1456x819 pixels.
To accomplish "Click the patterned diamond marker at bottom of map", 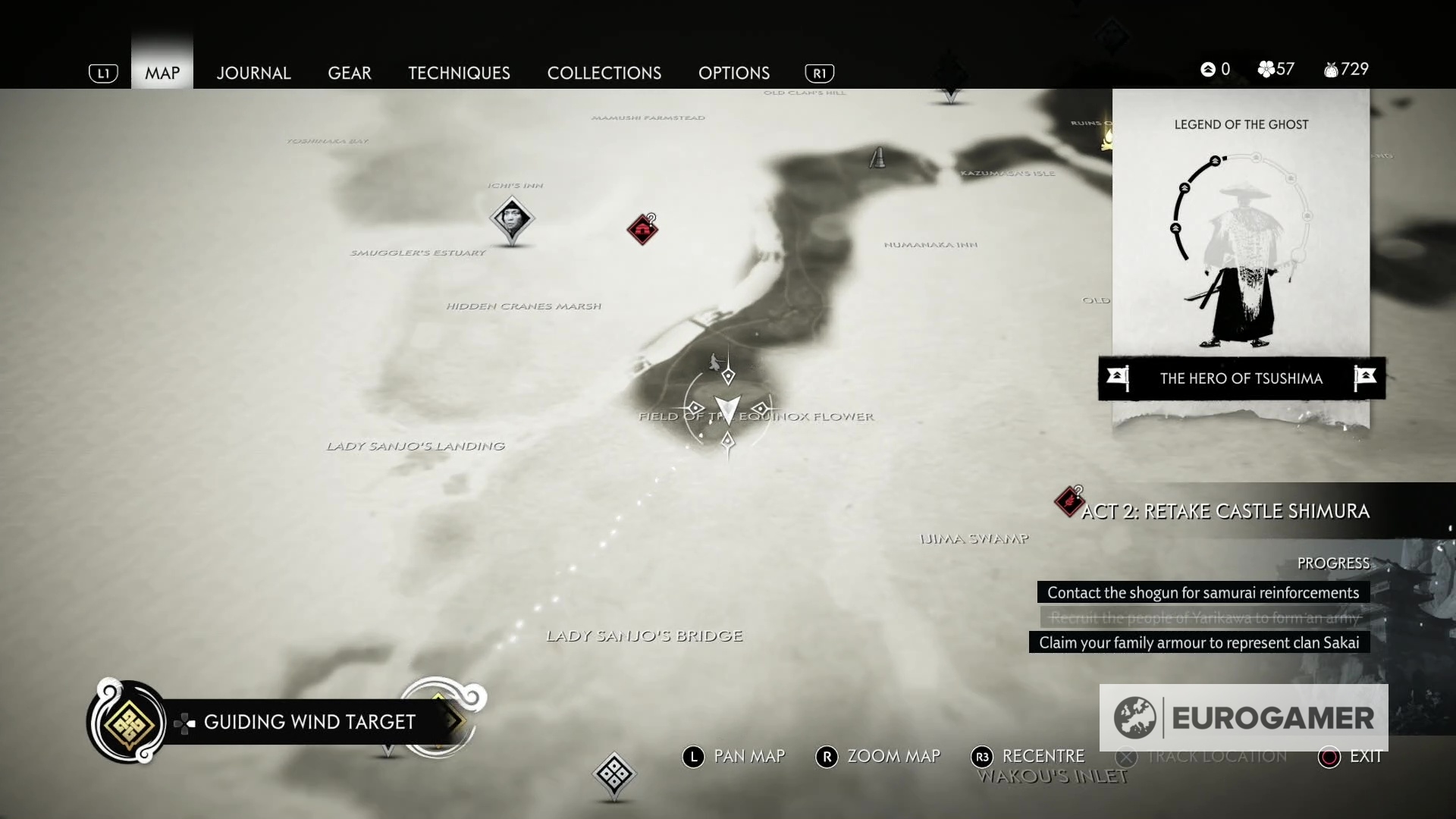I will [x=613, y=773].
